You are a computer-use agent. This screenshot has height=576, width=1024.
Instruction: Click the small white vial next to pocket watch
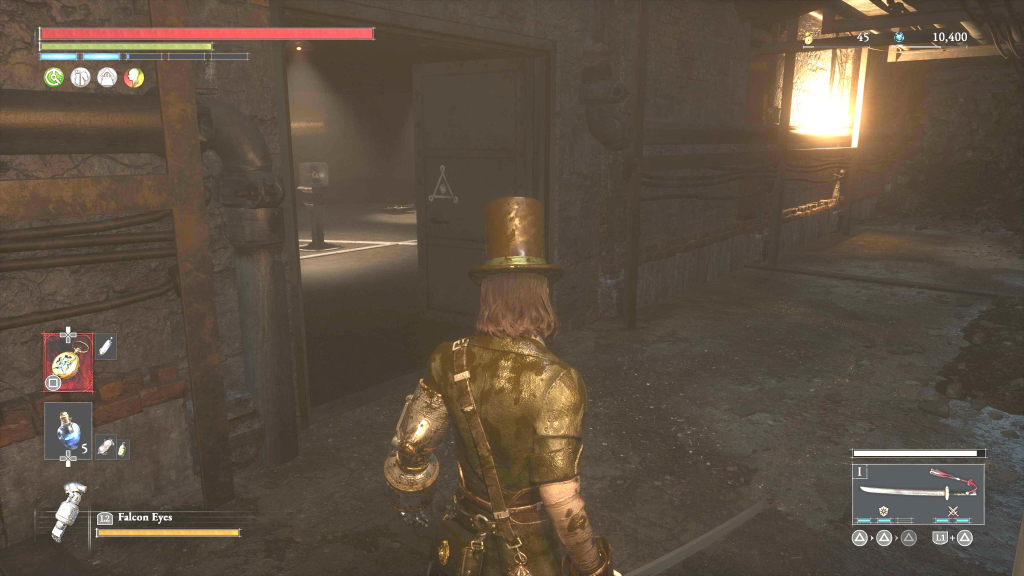coord(105,347)
